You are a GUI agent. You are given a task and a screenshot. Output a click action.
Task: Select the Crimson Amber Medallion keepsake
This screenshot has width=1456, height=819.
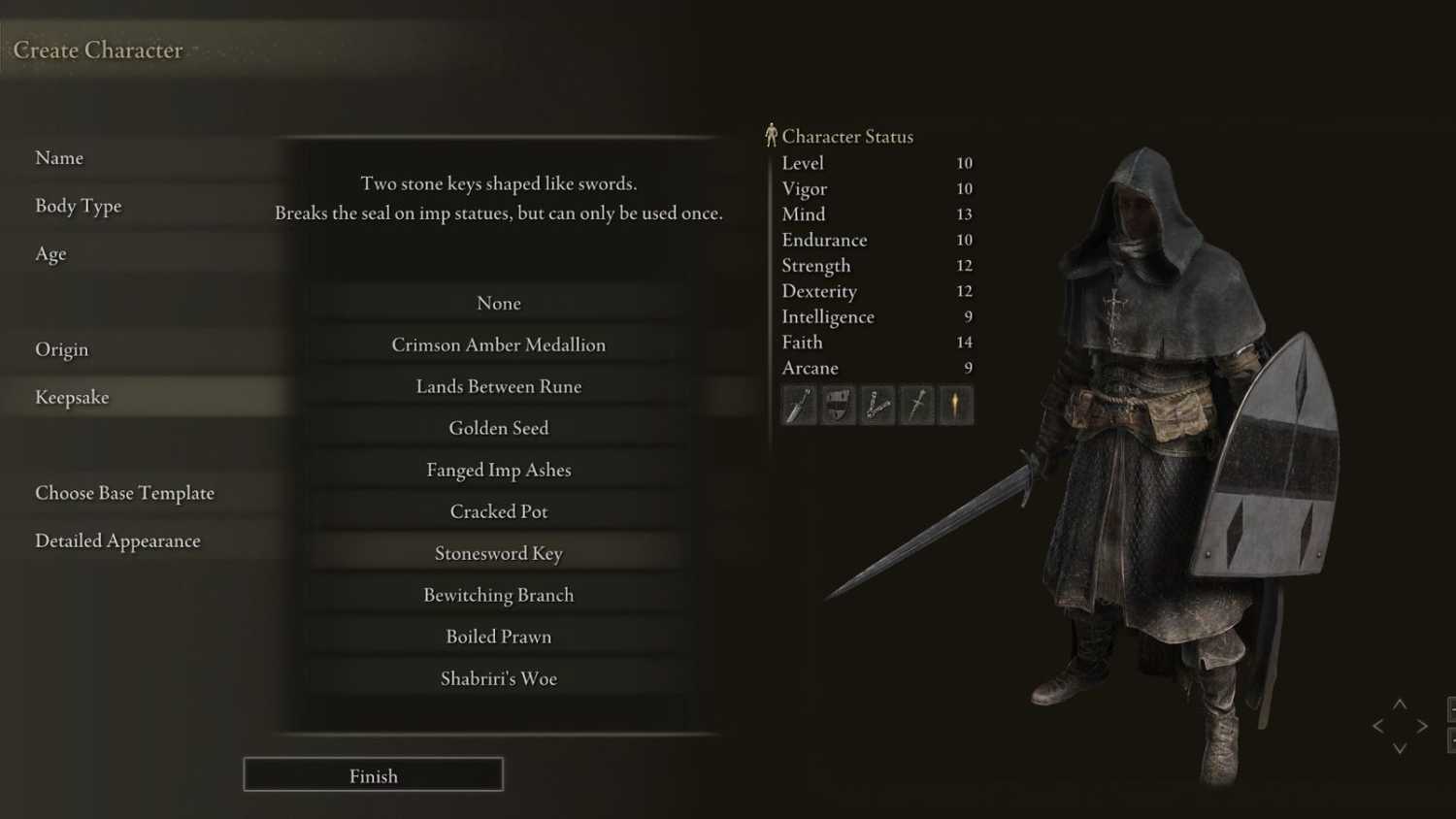tap(499, 344)
